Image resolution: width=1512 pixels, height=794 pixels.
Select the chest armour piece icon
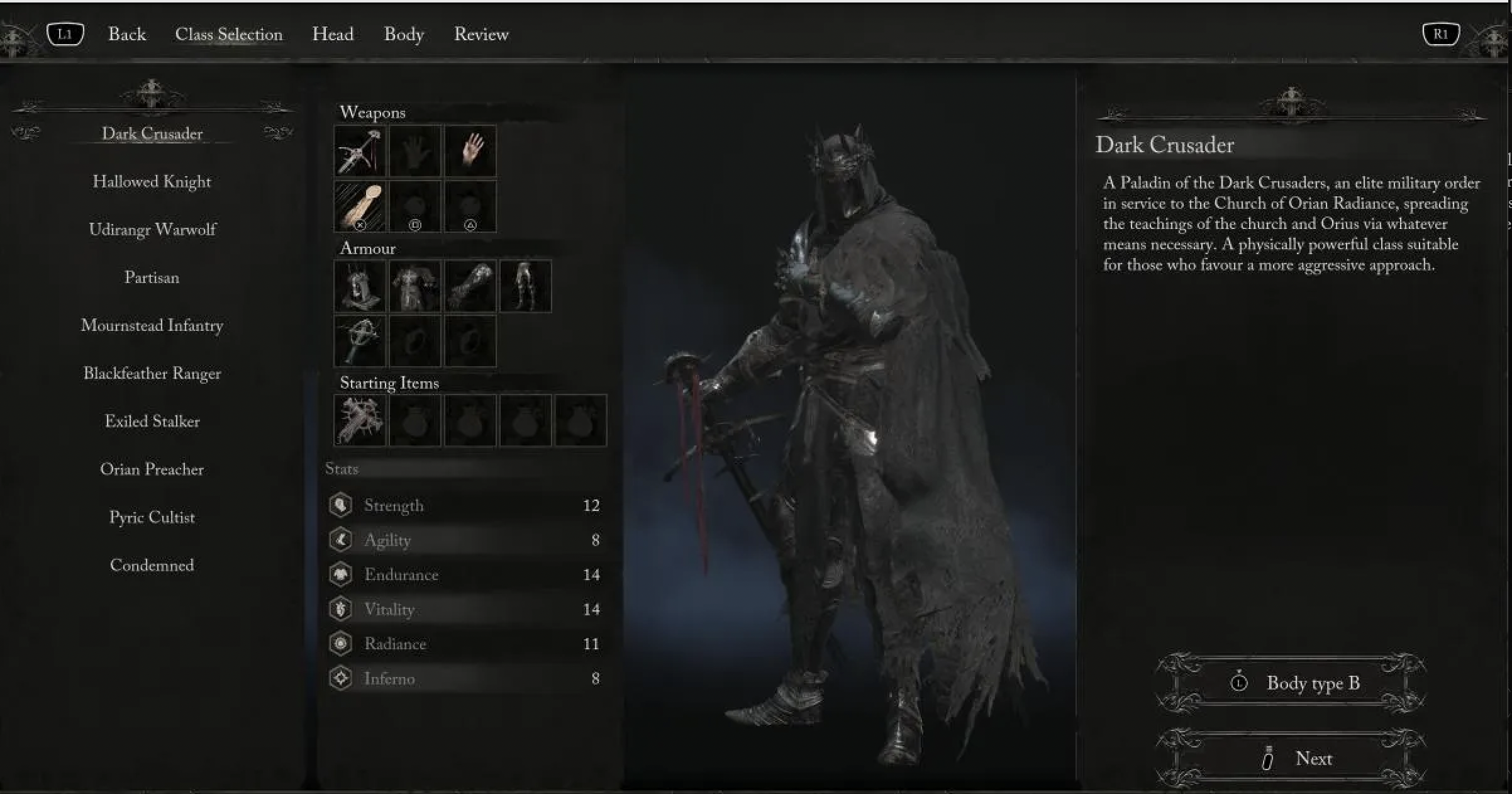coord(414,286)
